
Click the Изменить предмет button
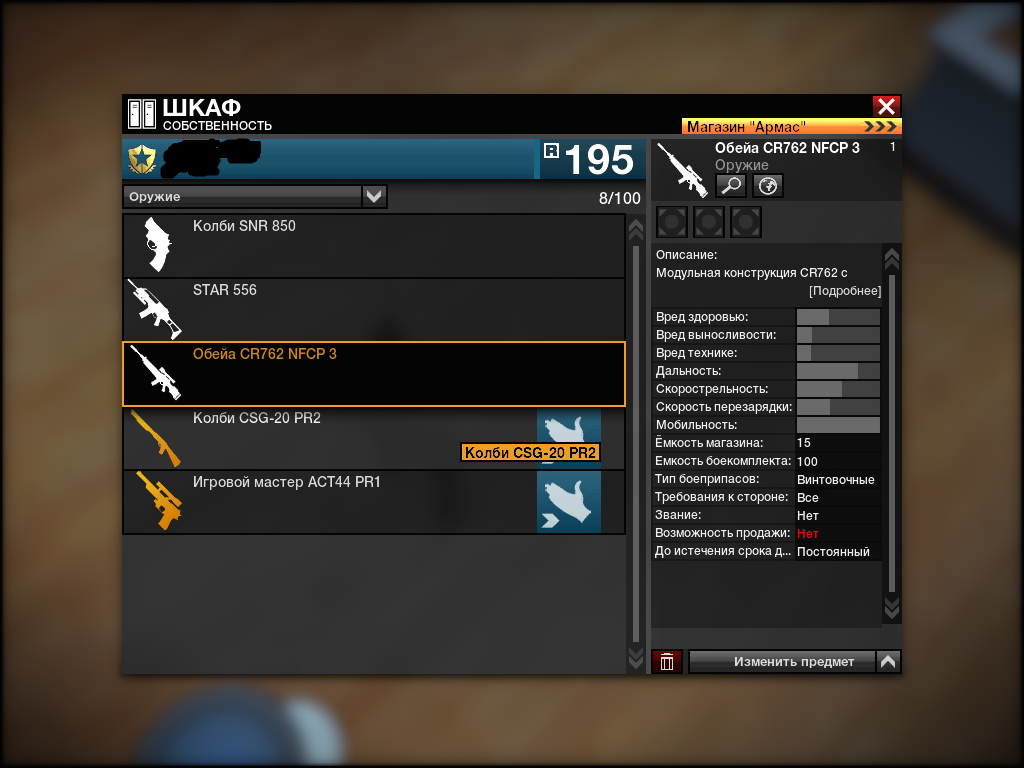pos(782,661)
